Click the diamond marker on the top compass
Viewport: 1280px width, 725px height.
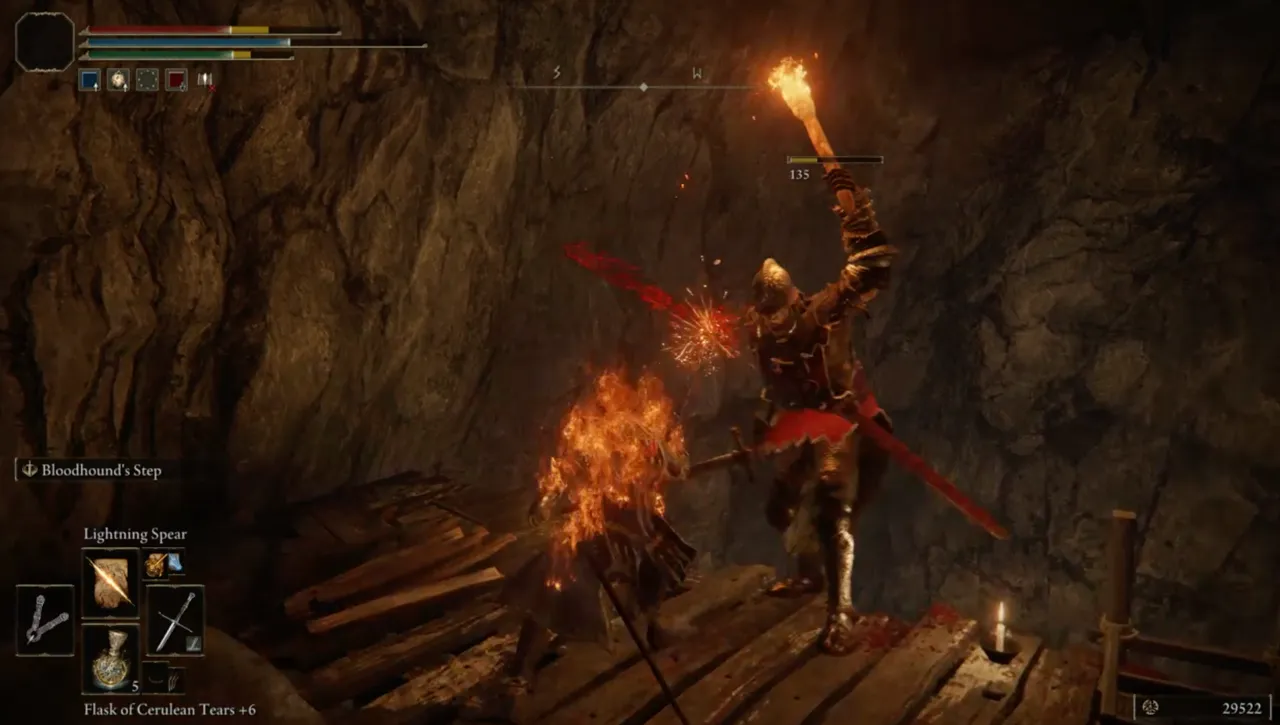(645, 87)
